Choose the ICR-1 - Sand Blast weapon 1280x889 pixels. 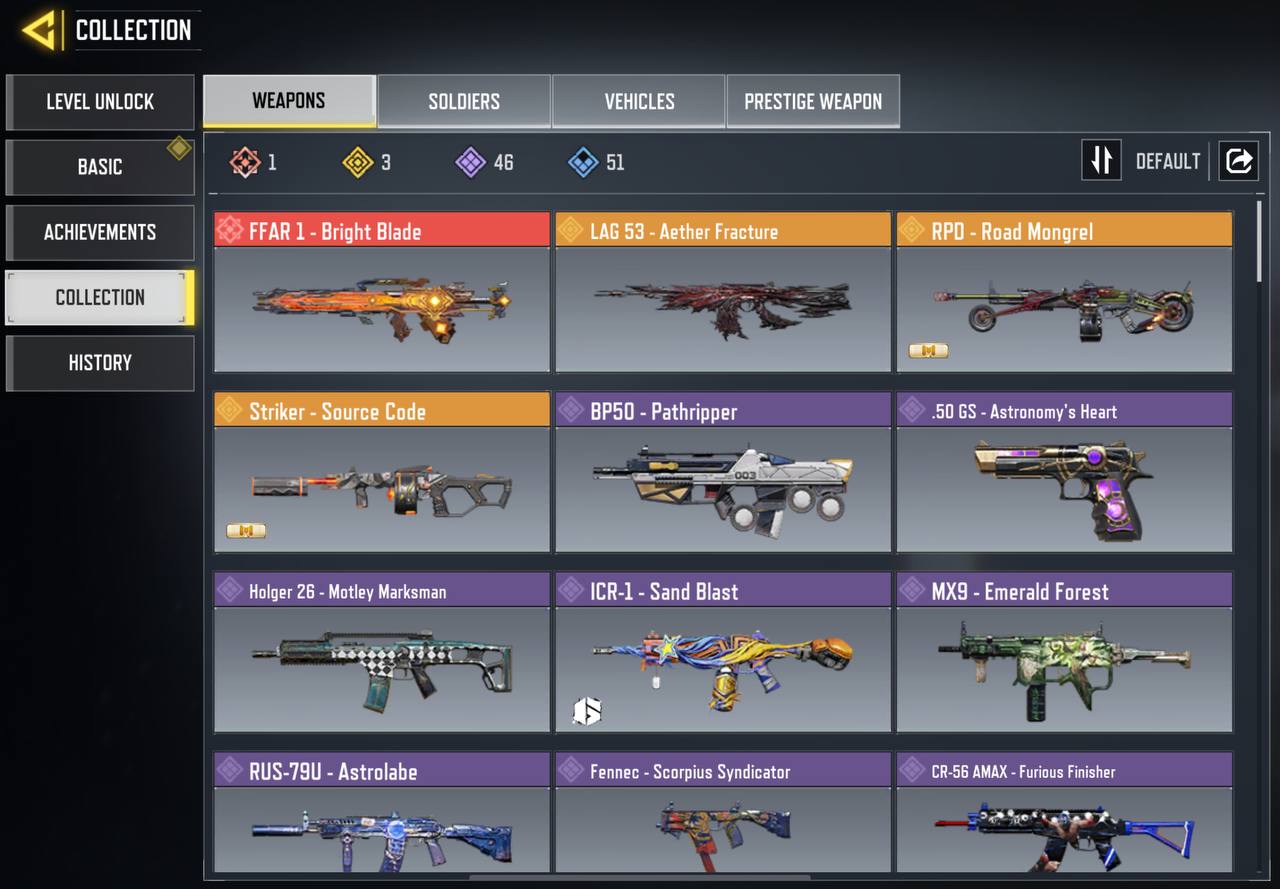[x=723, y=652]
